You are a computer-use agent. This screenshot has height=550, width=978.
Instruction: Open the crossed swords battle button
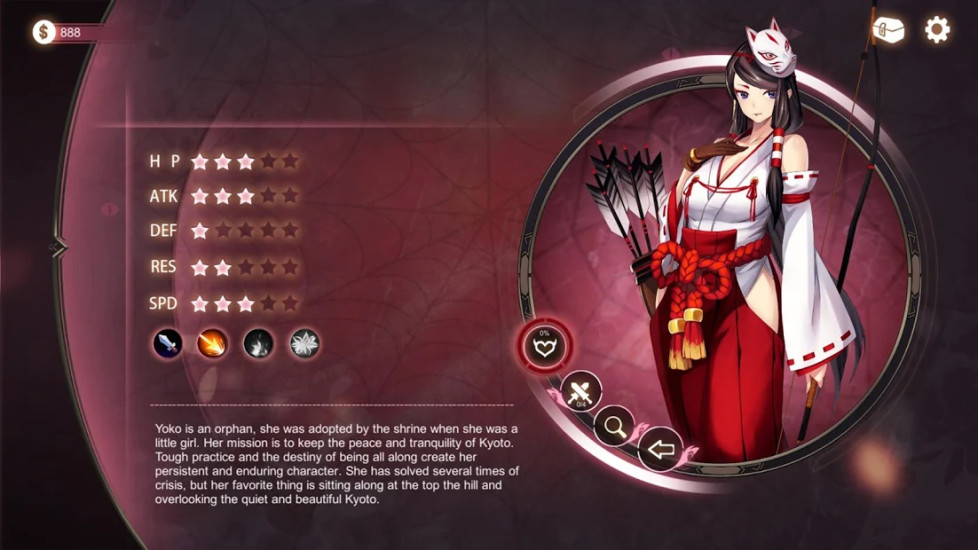point(580,392)
